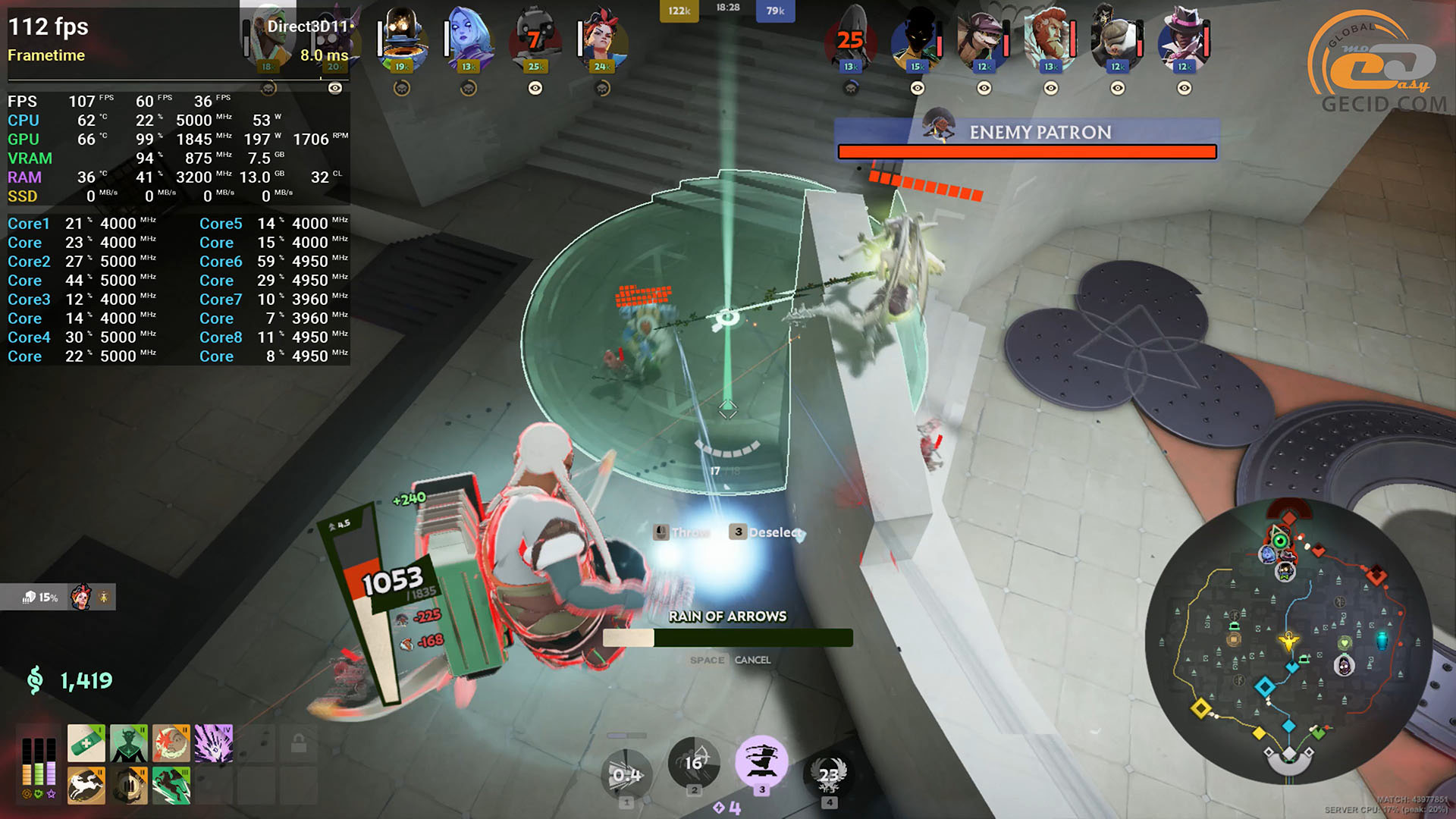
Task: Select the red-bandana woman hero portrait
Action: coord(602,36)
